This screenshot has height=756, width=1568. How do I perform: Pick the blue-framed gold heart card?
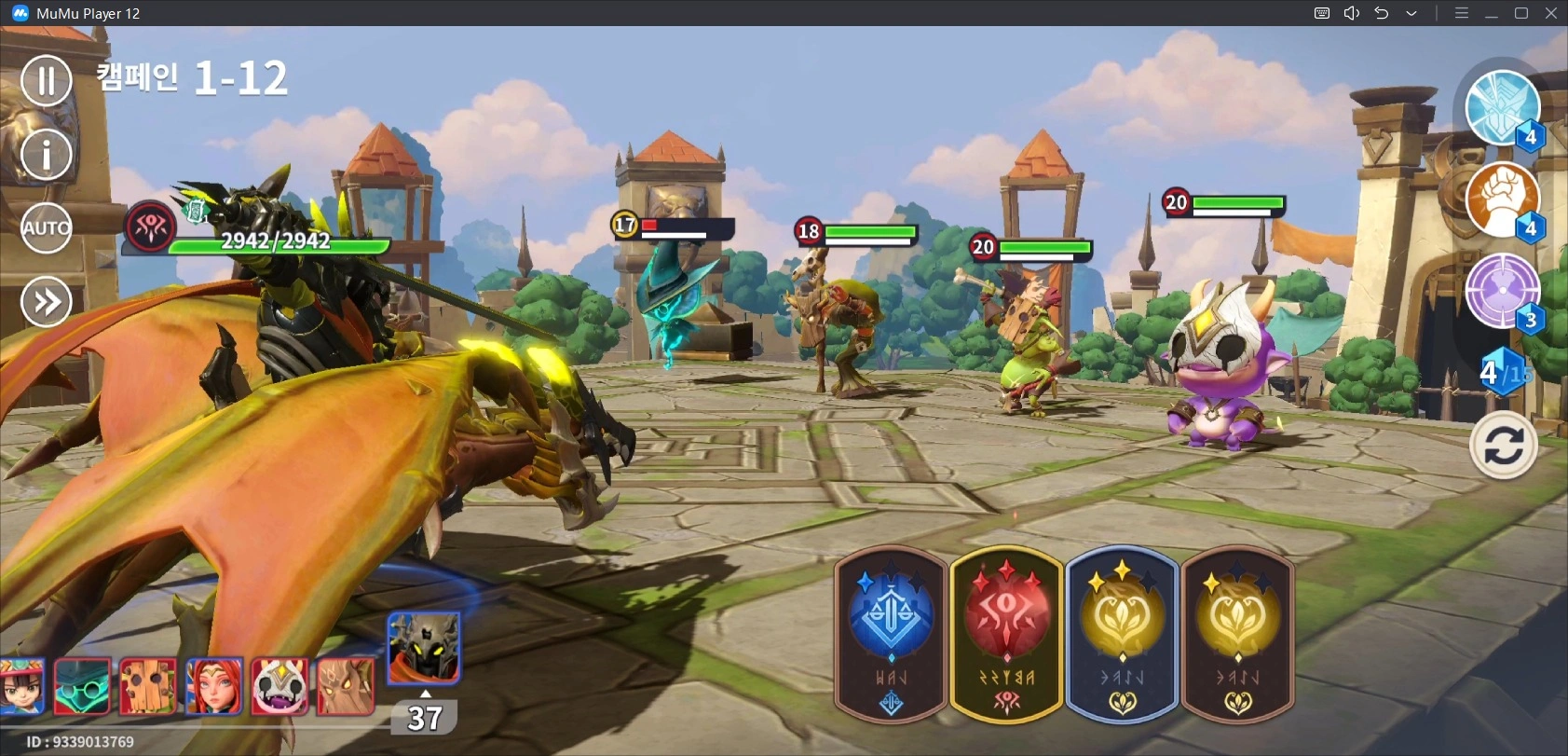tap(1122, 634)
